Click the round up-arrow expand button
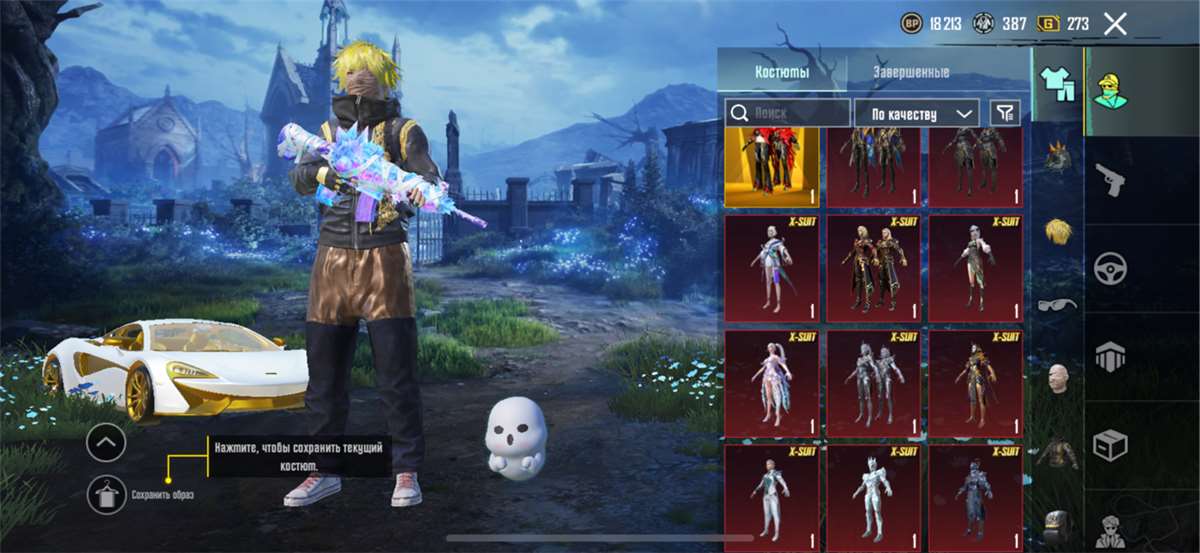Image resolution: width=1200 pixels, height=553 pixels. pos(106,442)
